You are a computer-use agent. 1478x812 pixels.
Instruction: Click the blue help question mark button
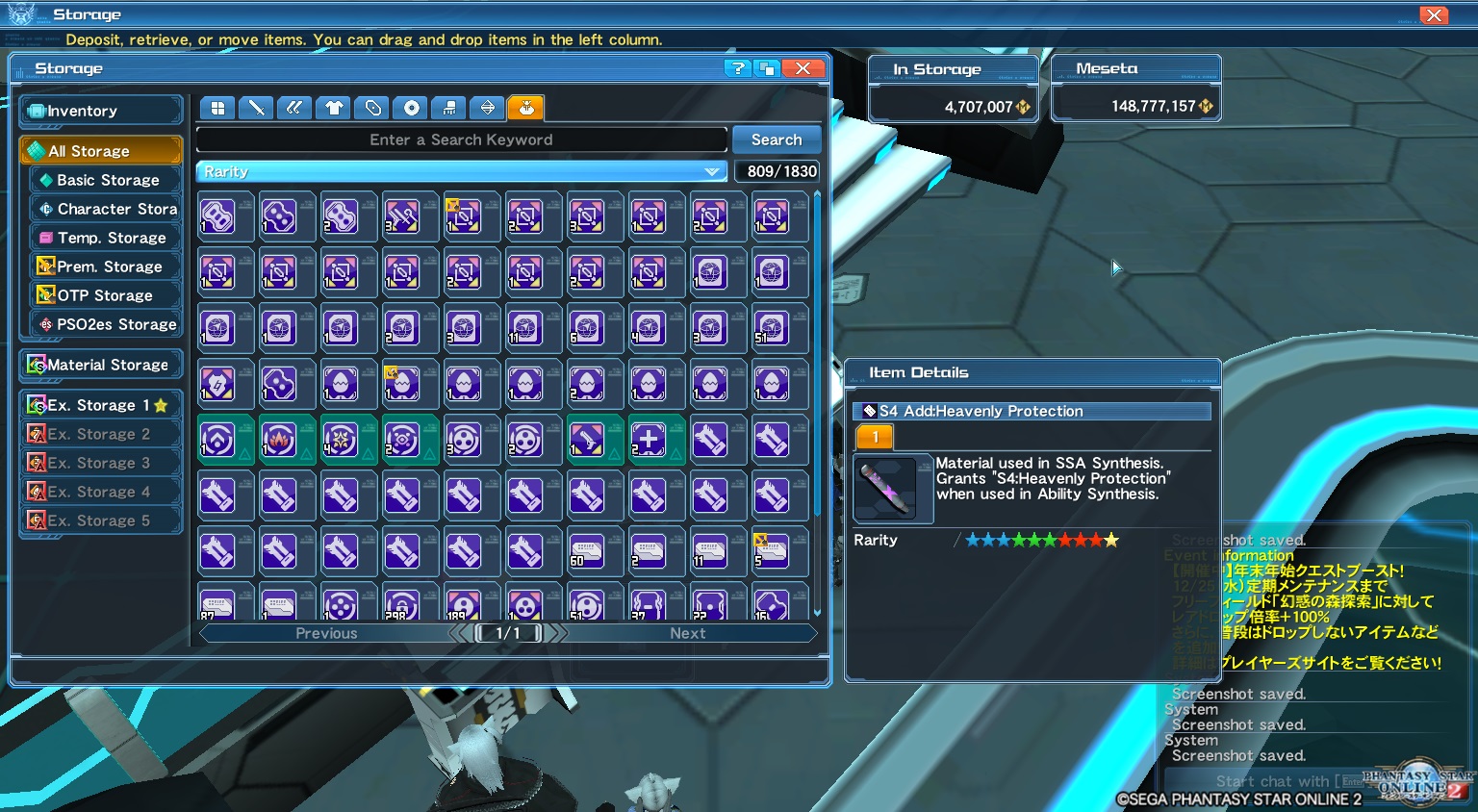pyautogui.click(x=737, y=68)
